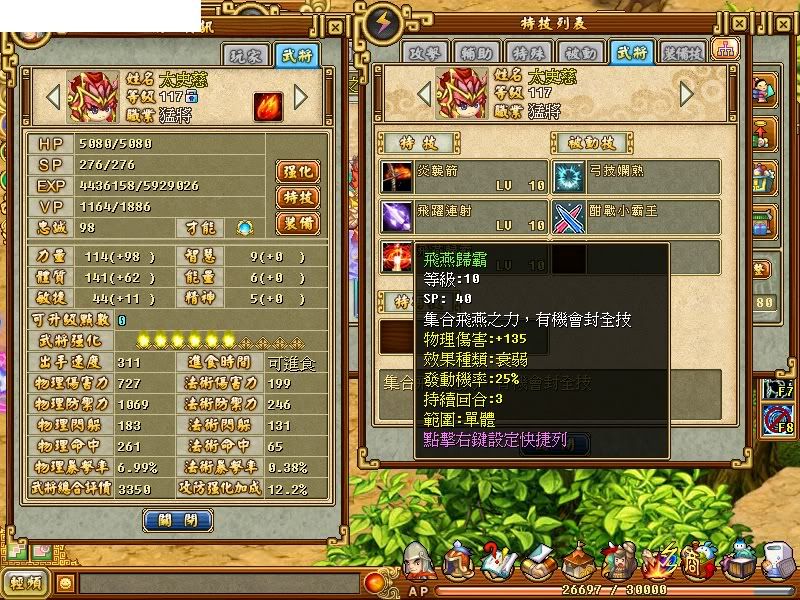This screenshot has width=800, height=600.
Task: Switch to the 攻擊 attack skills tab
Action: (x=426, y=52)
